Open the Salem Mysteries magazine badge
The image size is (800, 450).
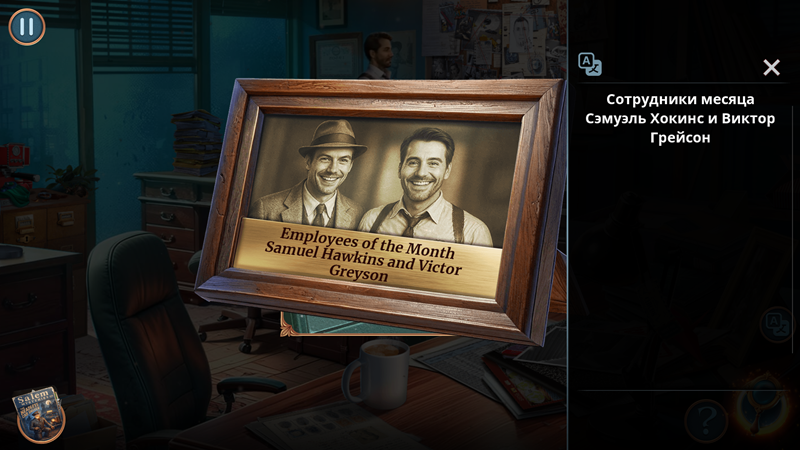(x=38, y=413)
